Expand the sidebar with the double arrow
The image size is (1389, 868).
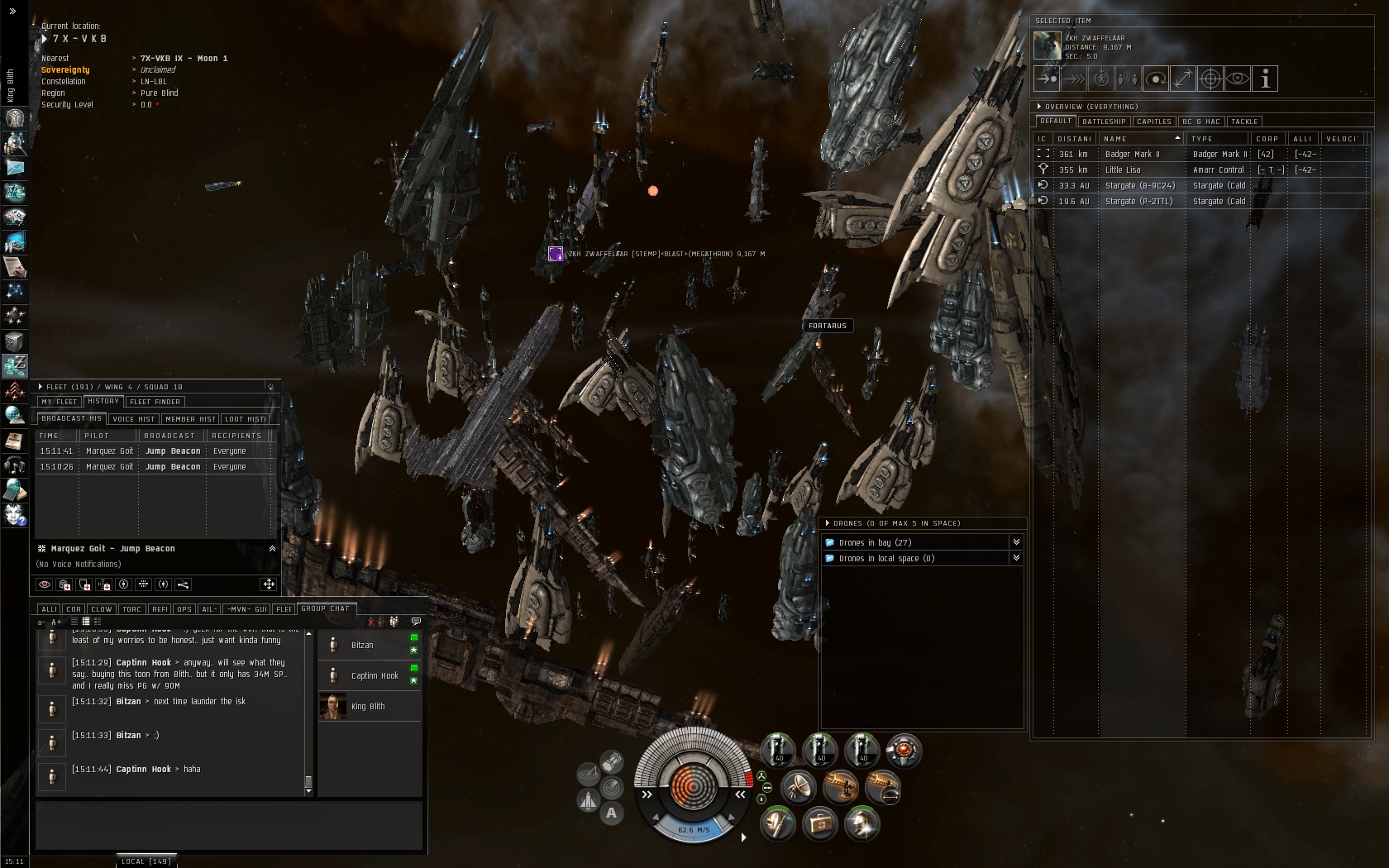point(12,12)
